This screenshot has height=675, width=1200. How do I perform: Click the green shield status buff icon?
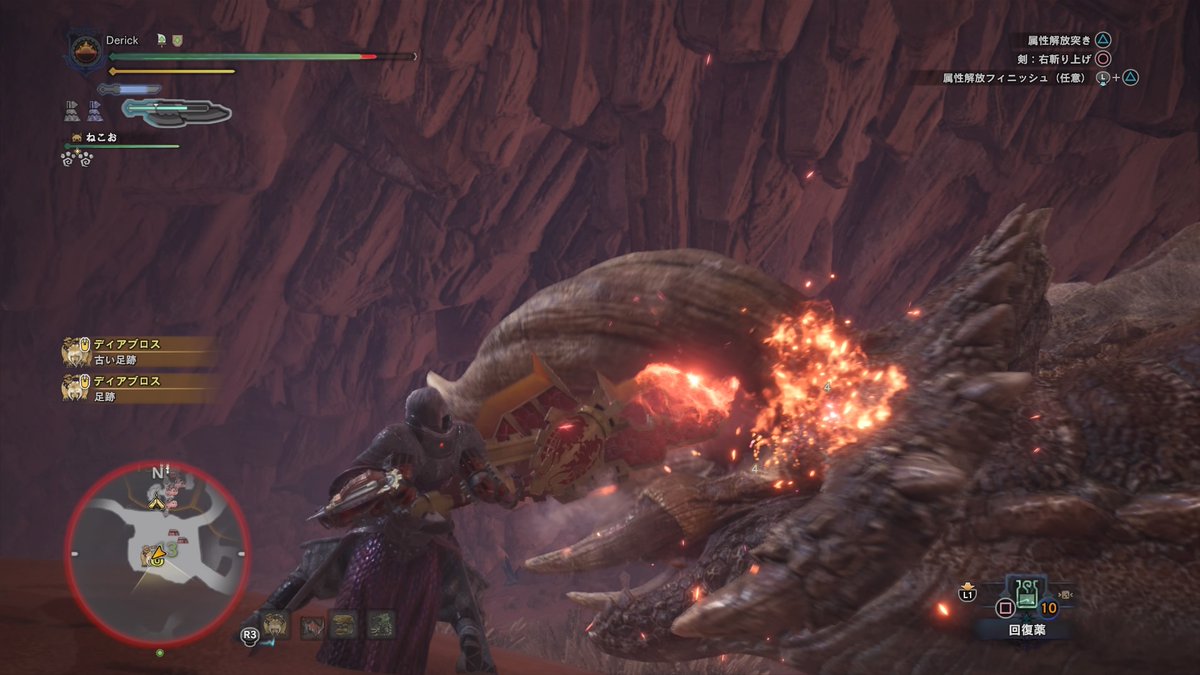pos(177,41)
